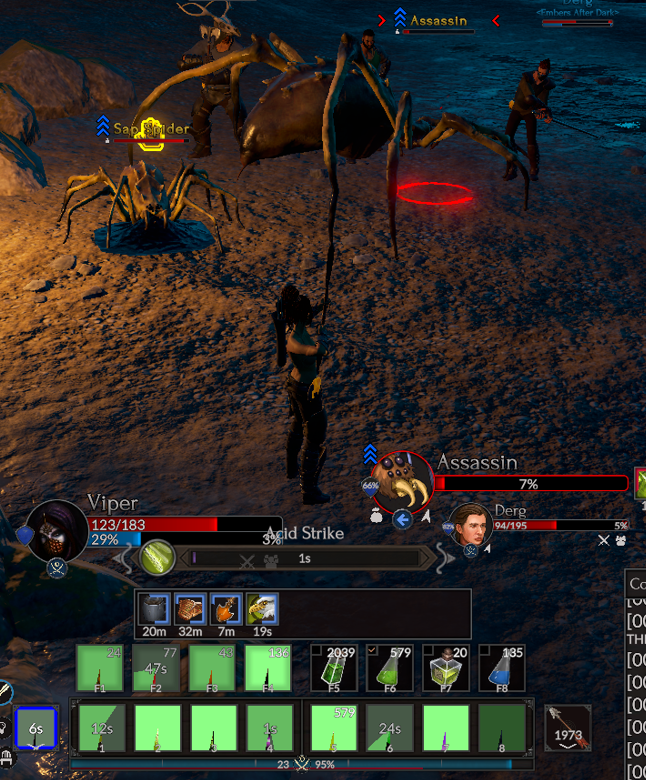
Task: Click the Assassin spider target portrait
Action: coord(402,482)
